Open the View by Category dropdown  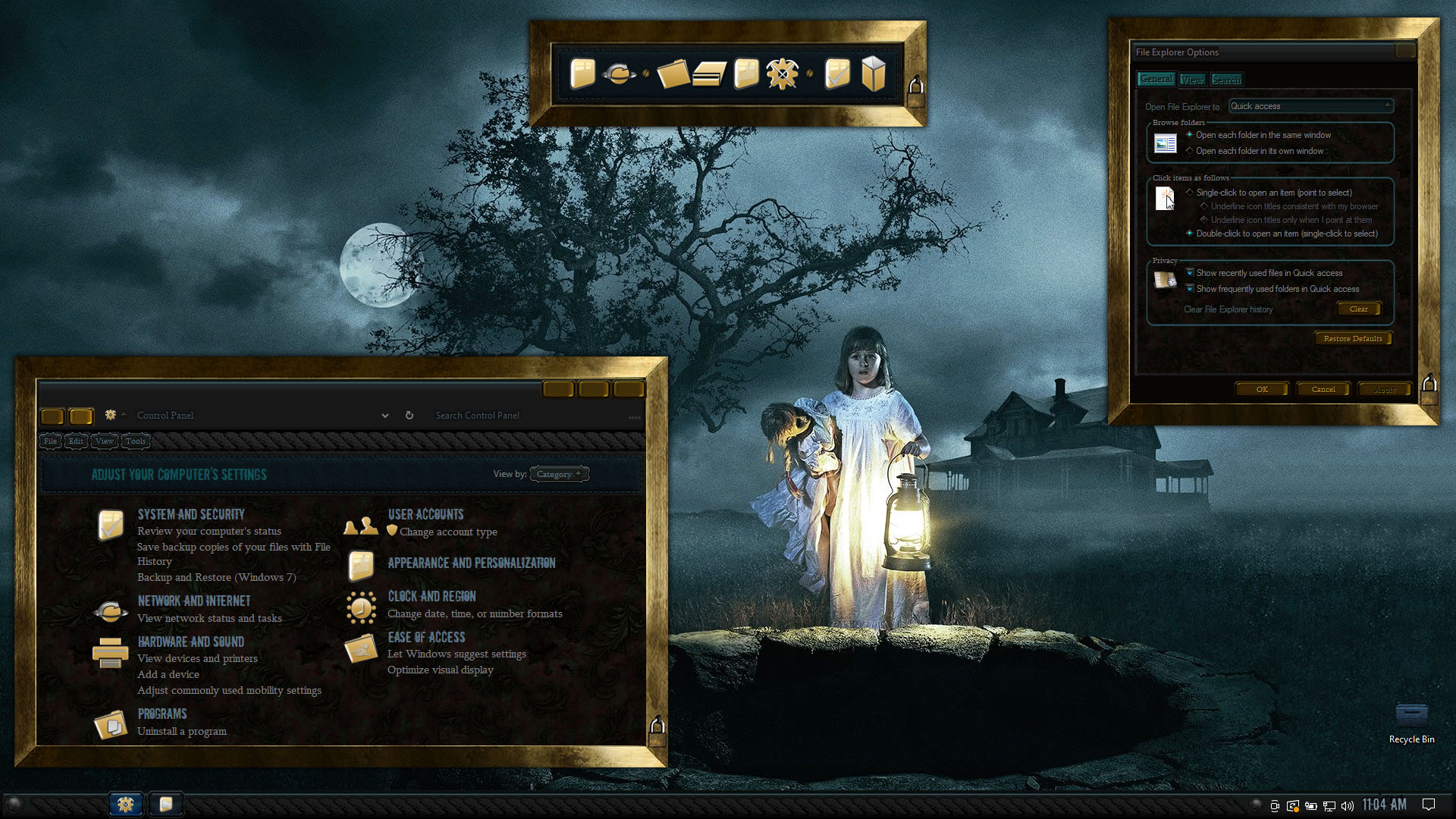(559, 474)
